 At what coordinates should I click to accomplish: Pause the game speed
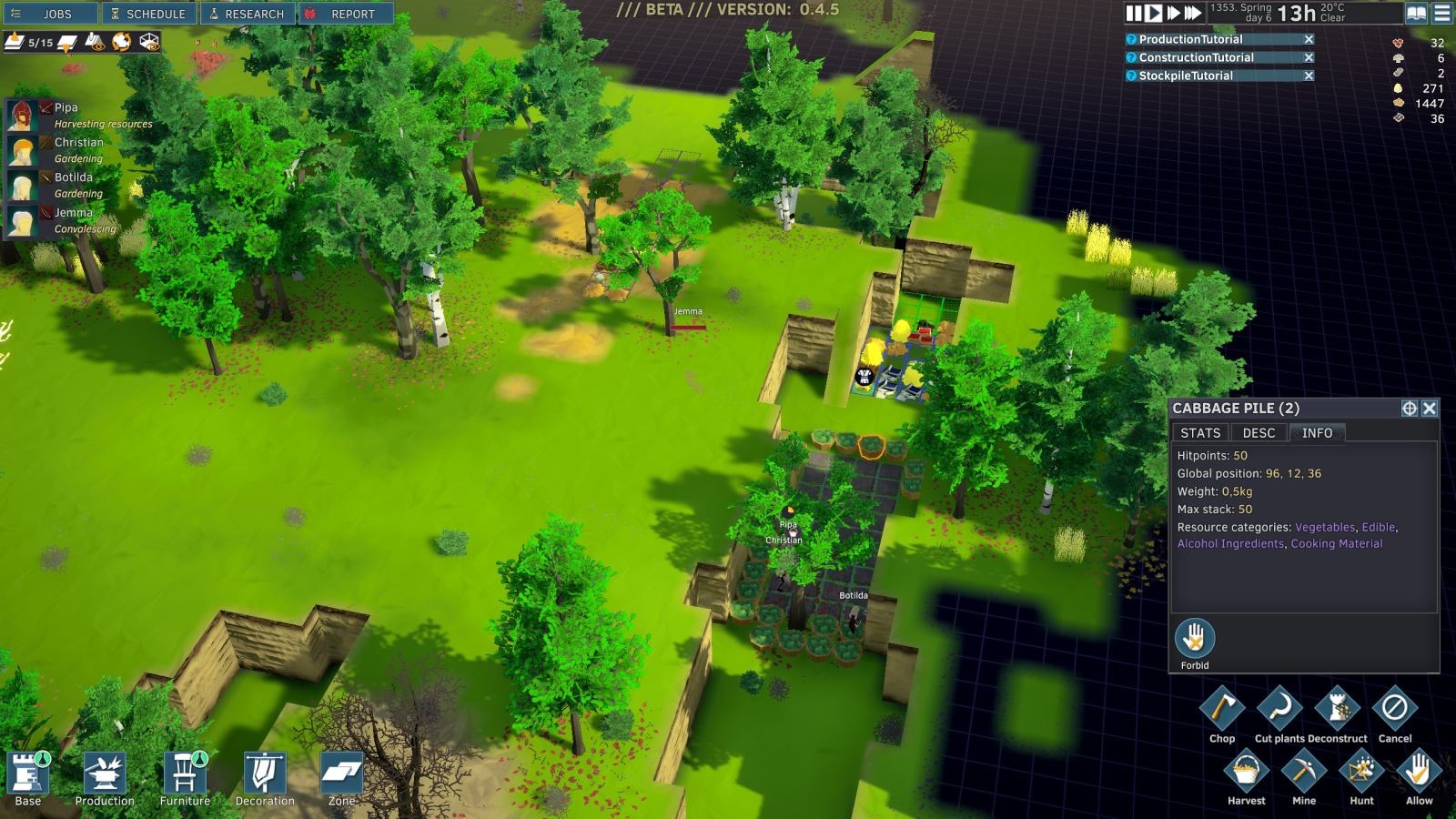coord(1133,14)
